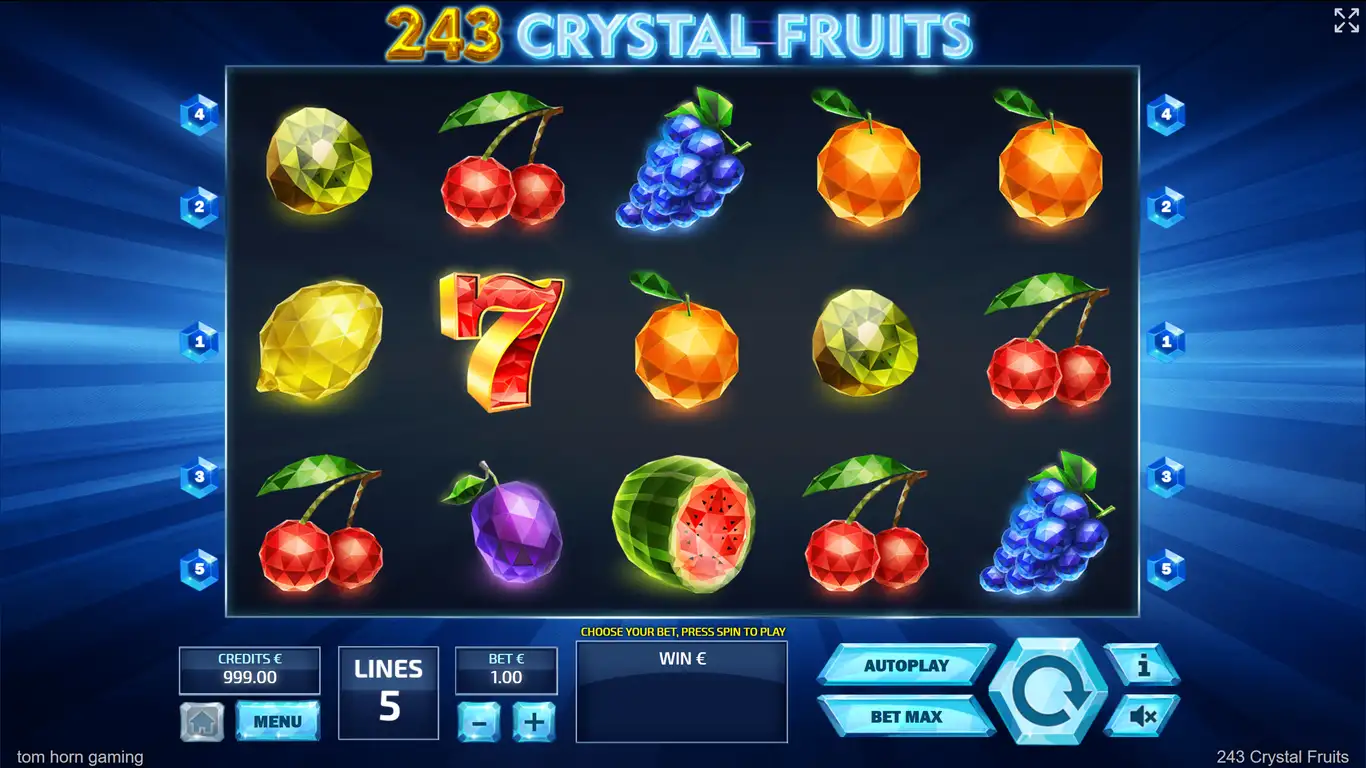
Task: Set the wager with Bet Max
Action: (905, 716)
